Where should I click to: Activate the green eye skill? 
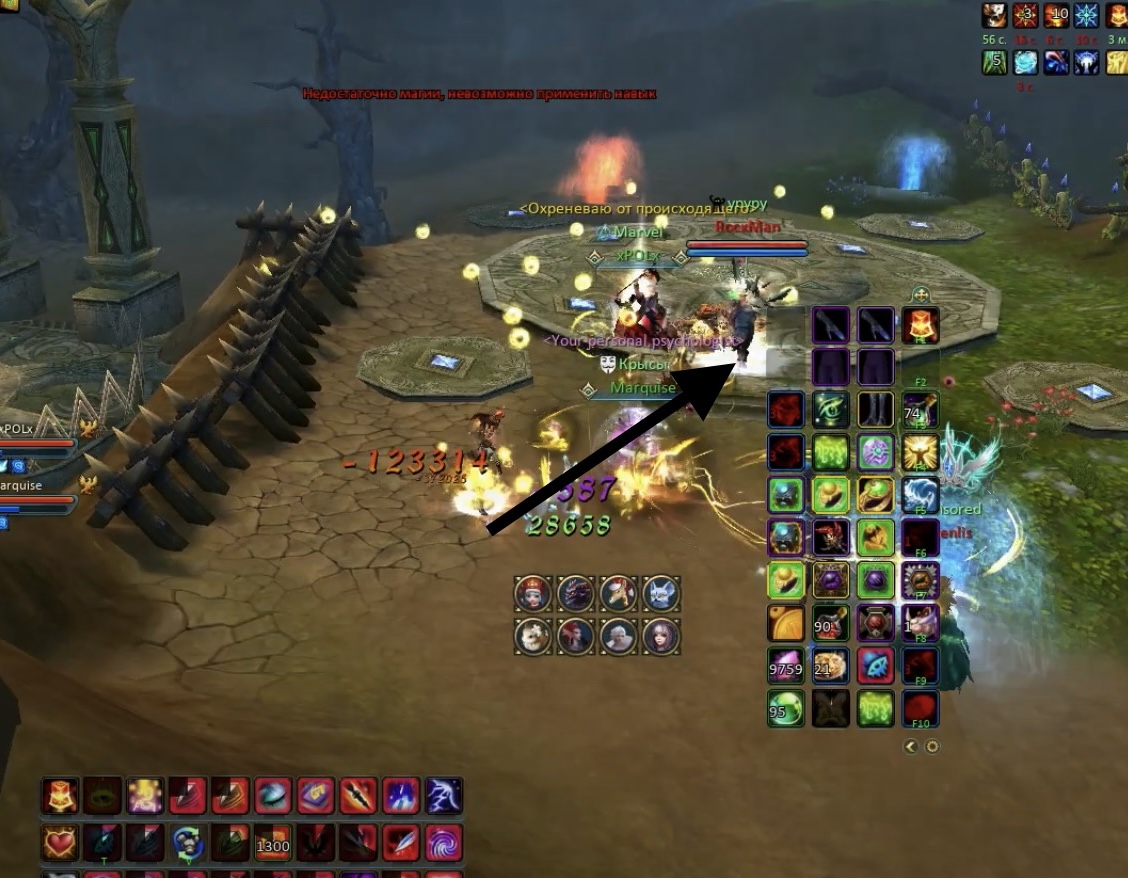pyautogui.click(x=831, y=410)
